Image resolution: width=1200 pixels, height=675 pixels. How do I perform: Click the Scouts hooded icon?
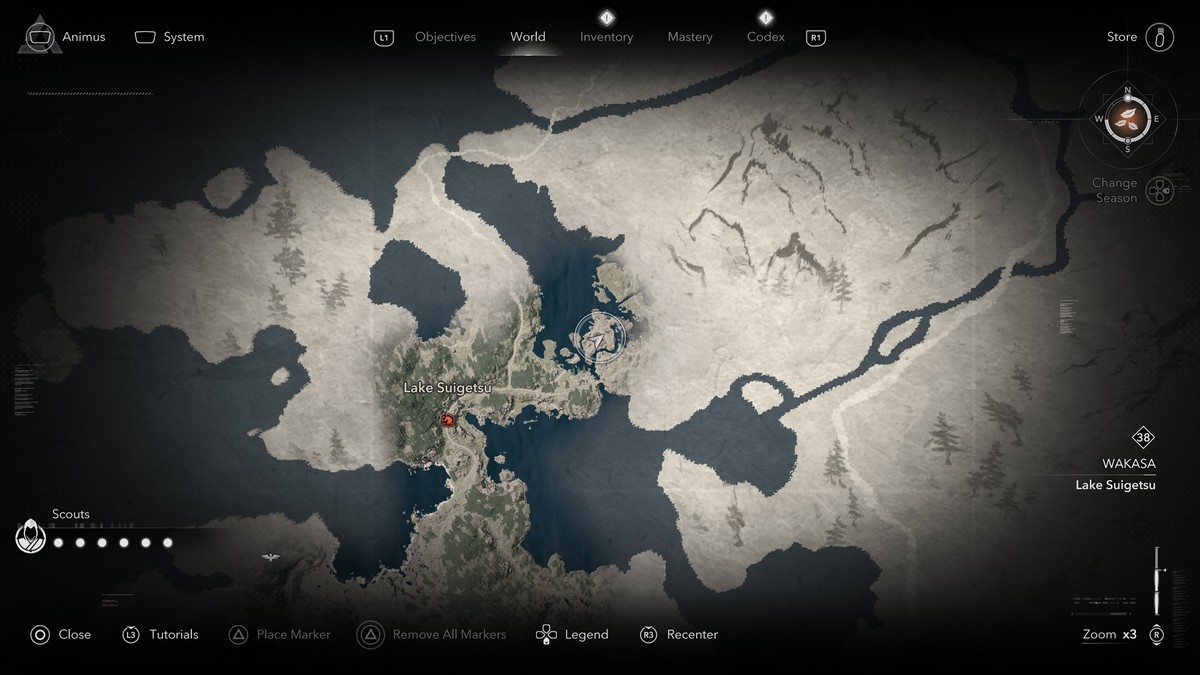click(x=31, y=537)
